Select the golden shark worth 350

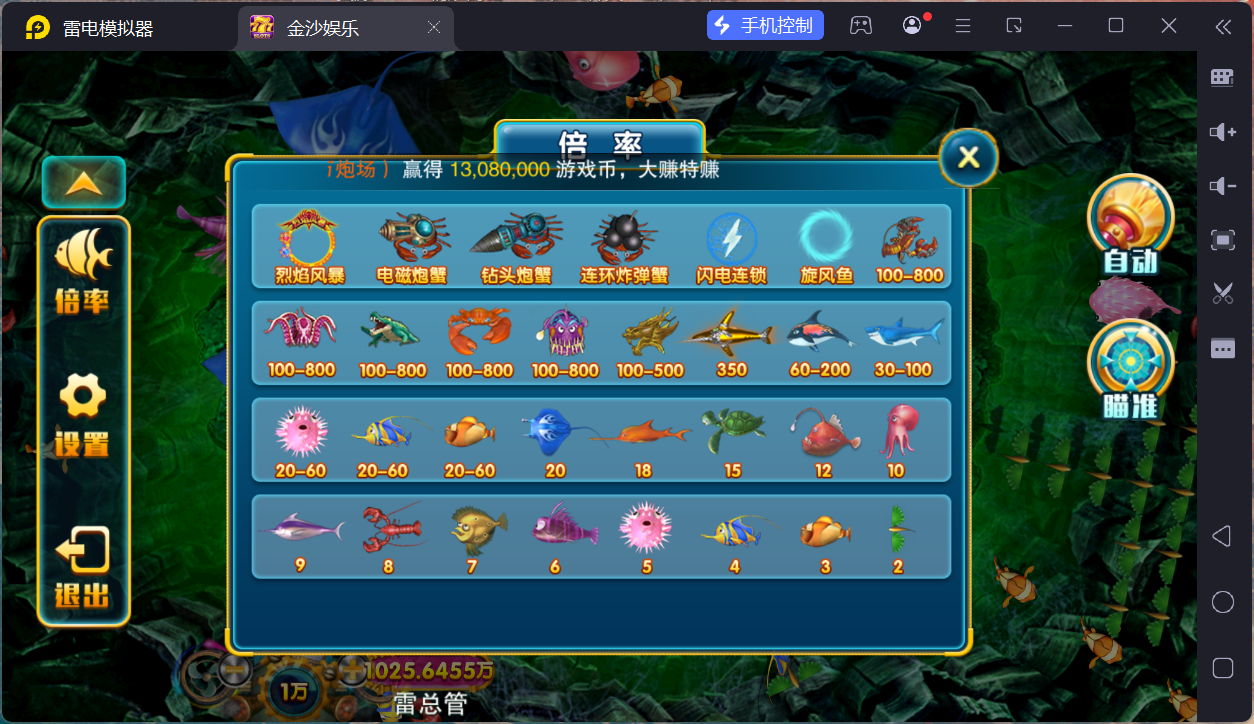732,335
